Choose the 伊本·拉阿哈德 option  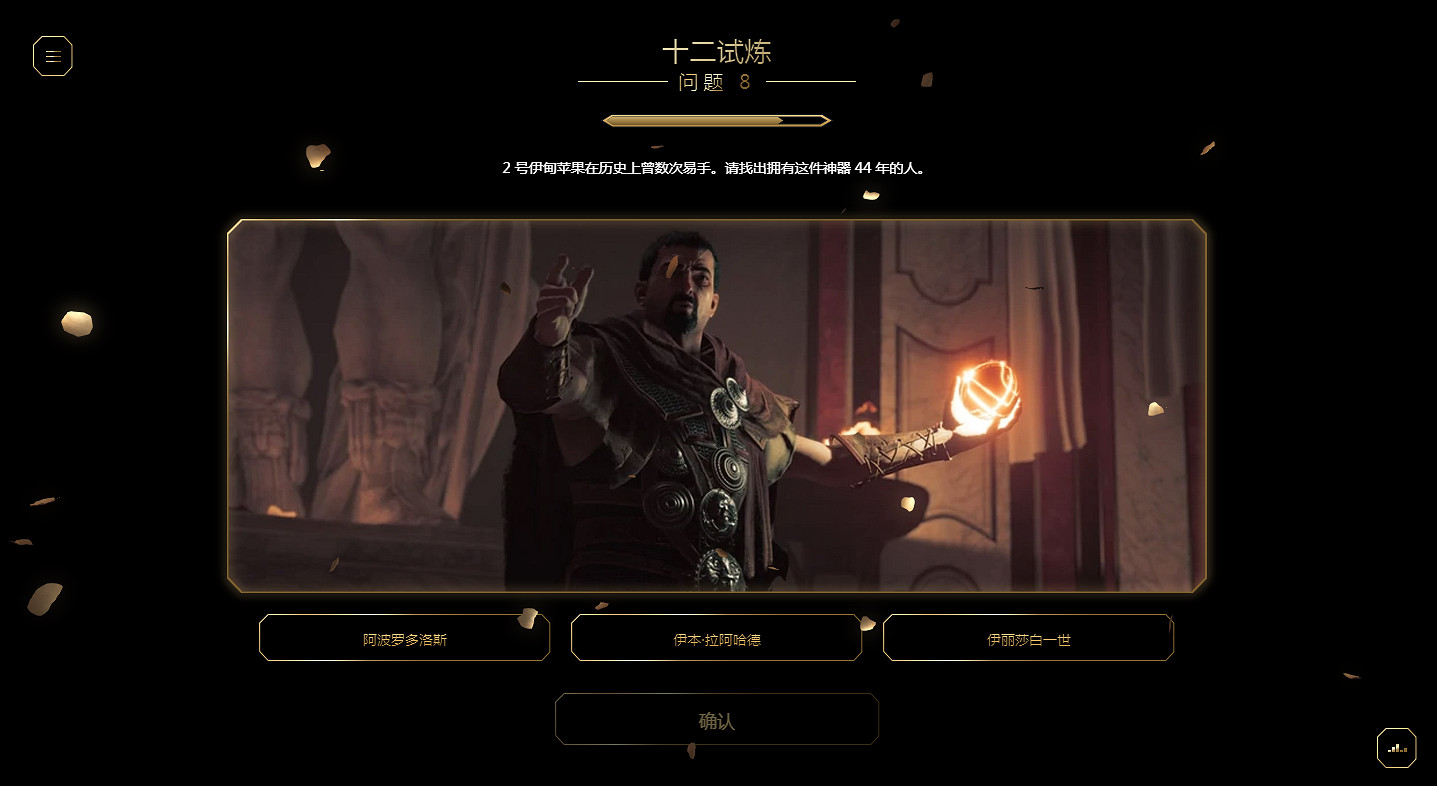tap(716, 637)
